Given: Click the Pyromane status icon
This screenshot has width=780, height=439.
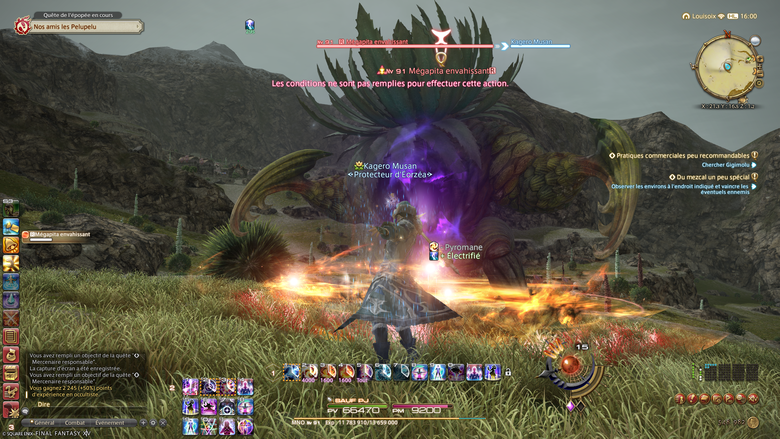Looking at the screenshot, I should point(435,246).
